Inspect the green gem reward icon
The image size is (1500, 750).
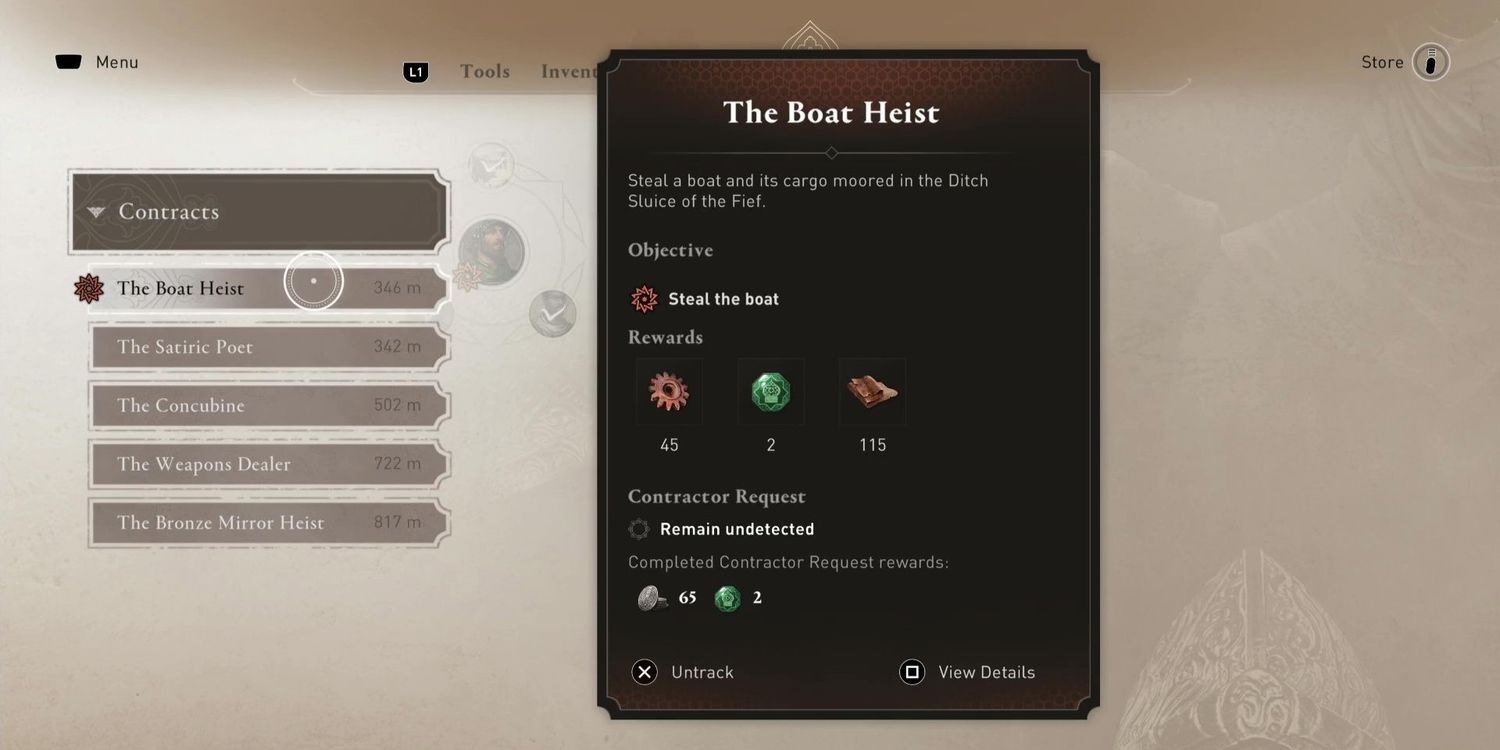pos(771,392)
